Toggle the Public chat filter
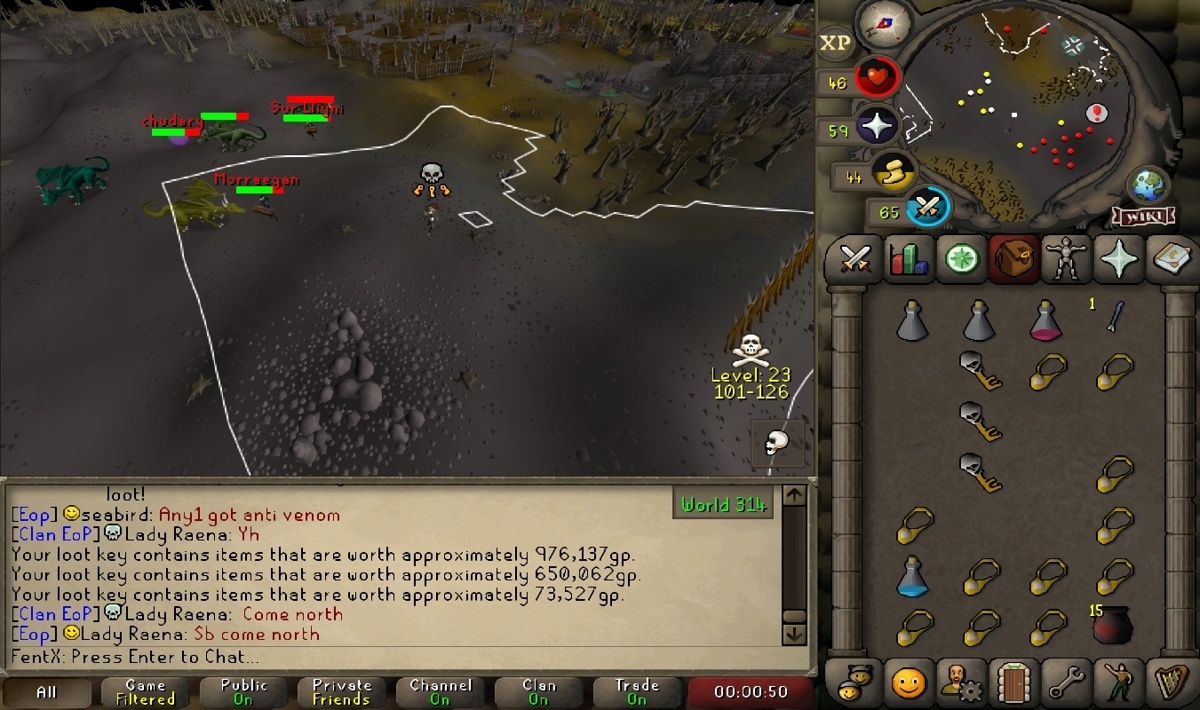 click(244, 692)
